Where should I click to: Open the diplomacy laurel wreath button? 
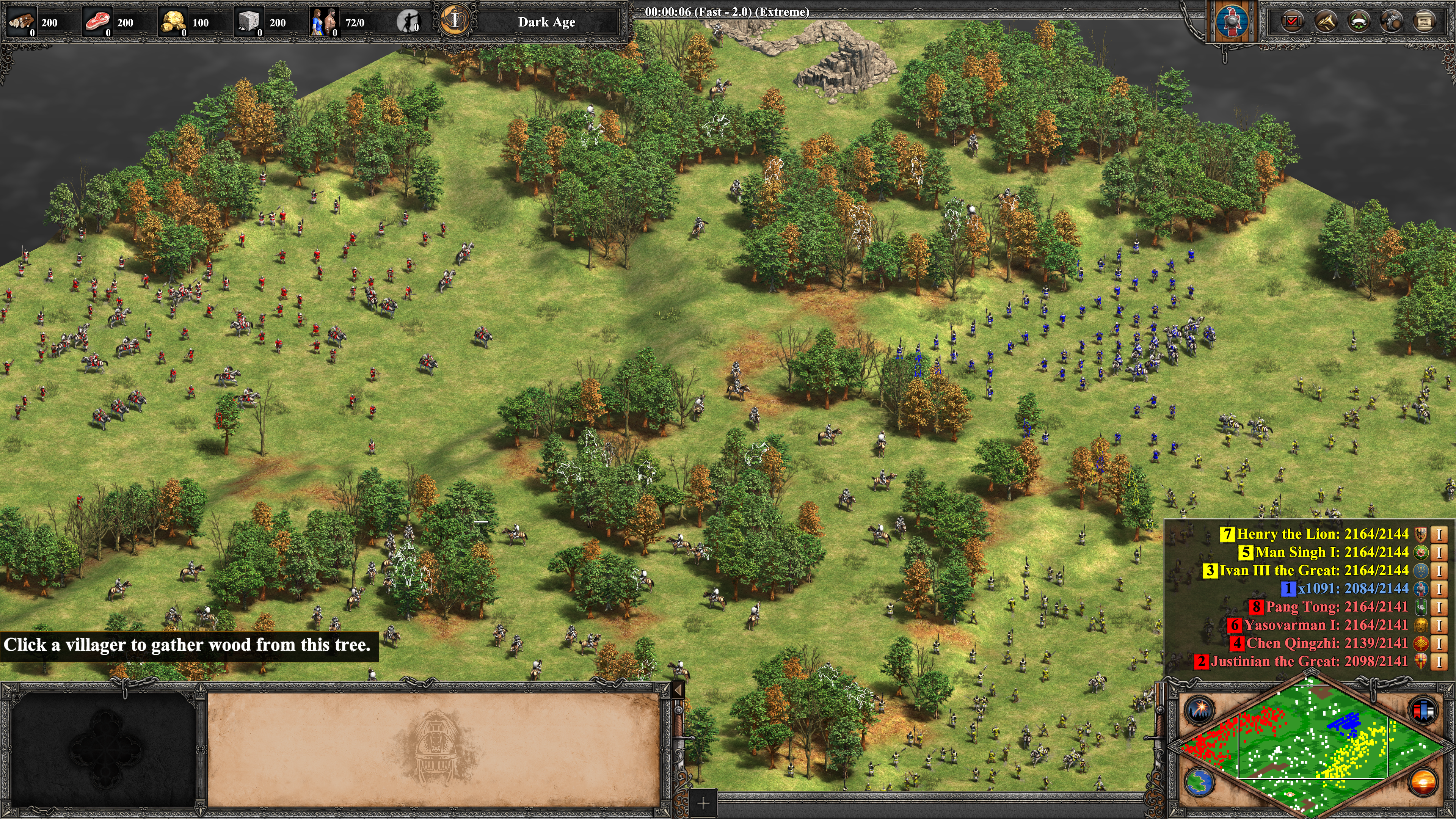(x=1358, y=22)
